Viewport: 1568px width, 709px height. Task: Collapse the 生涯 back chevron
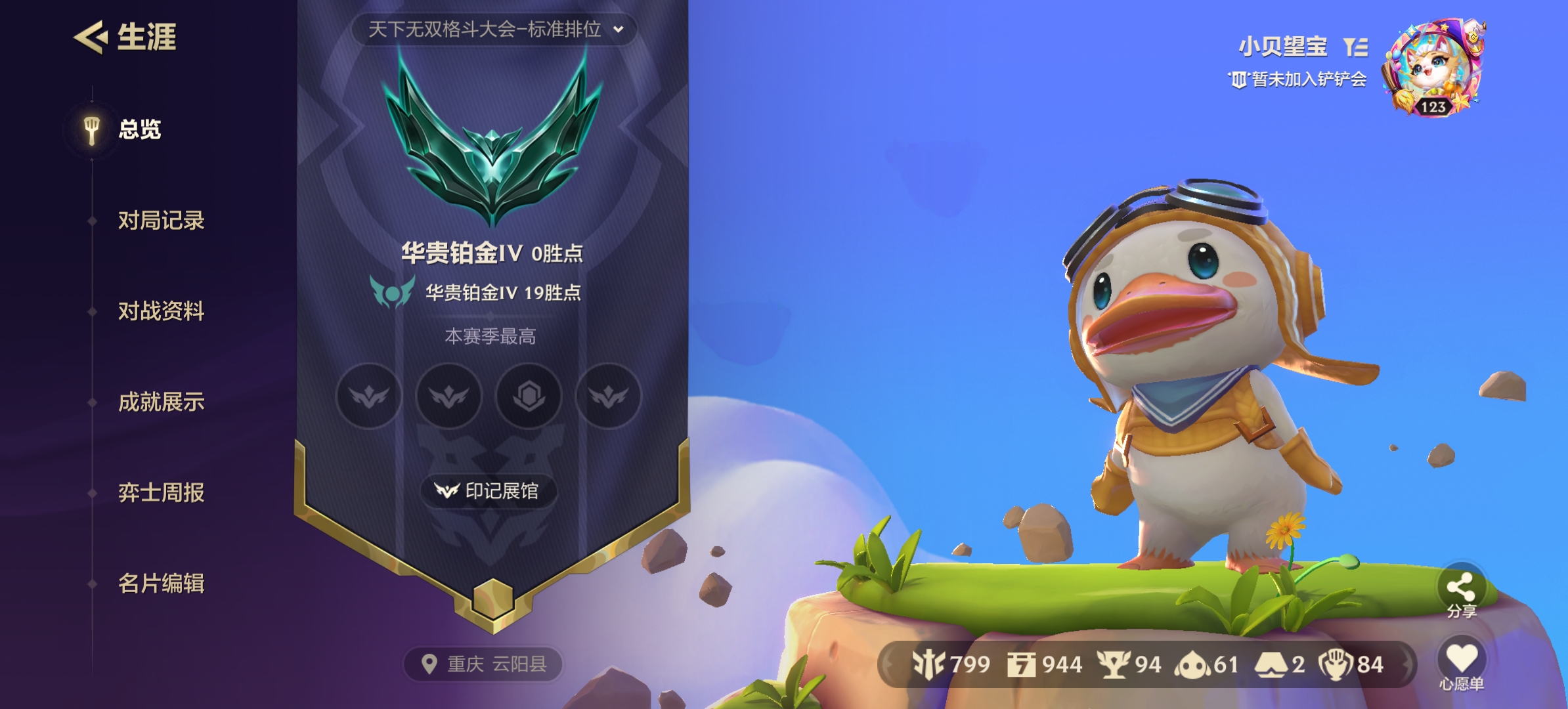coord(92,37)
